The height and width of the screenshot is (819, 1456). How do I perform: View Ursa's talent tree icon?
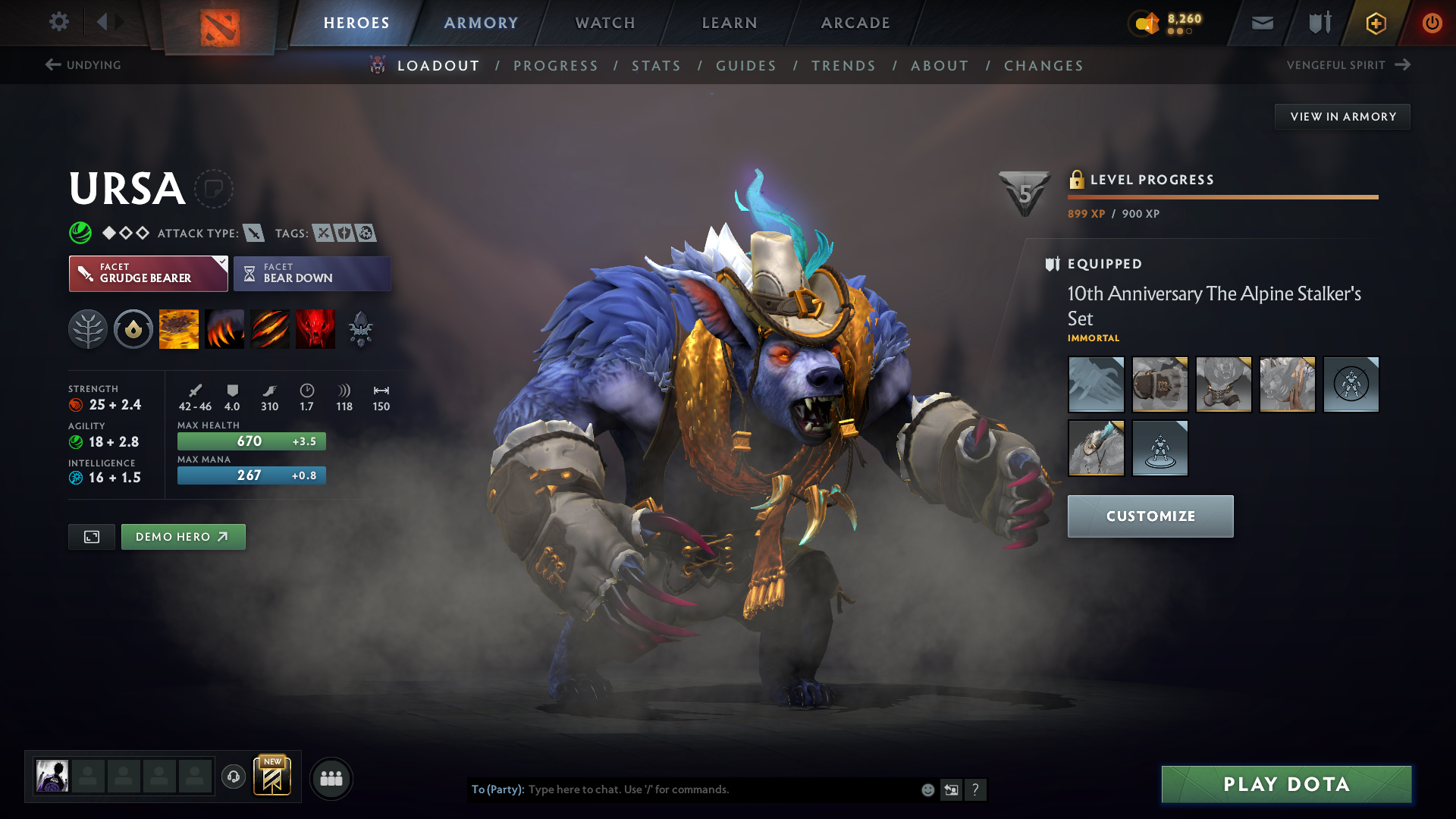click(x=88, y=328)
